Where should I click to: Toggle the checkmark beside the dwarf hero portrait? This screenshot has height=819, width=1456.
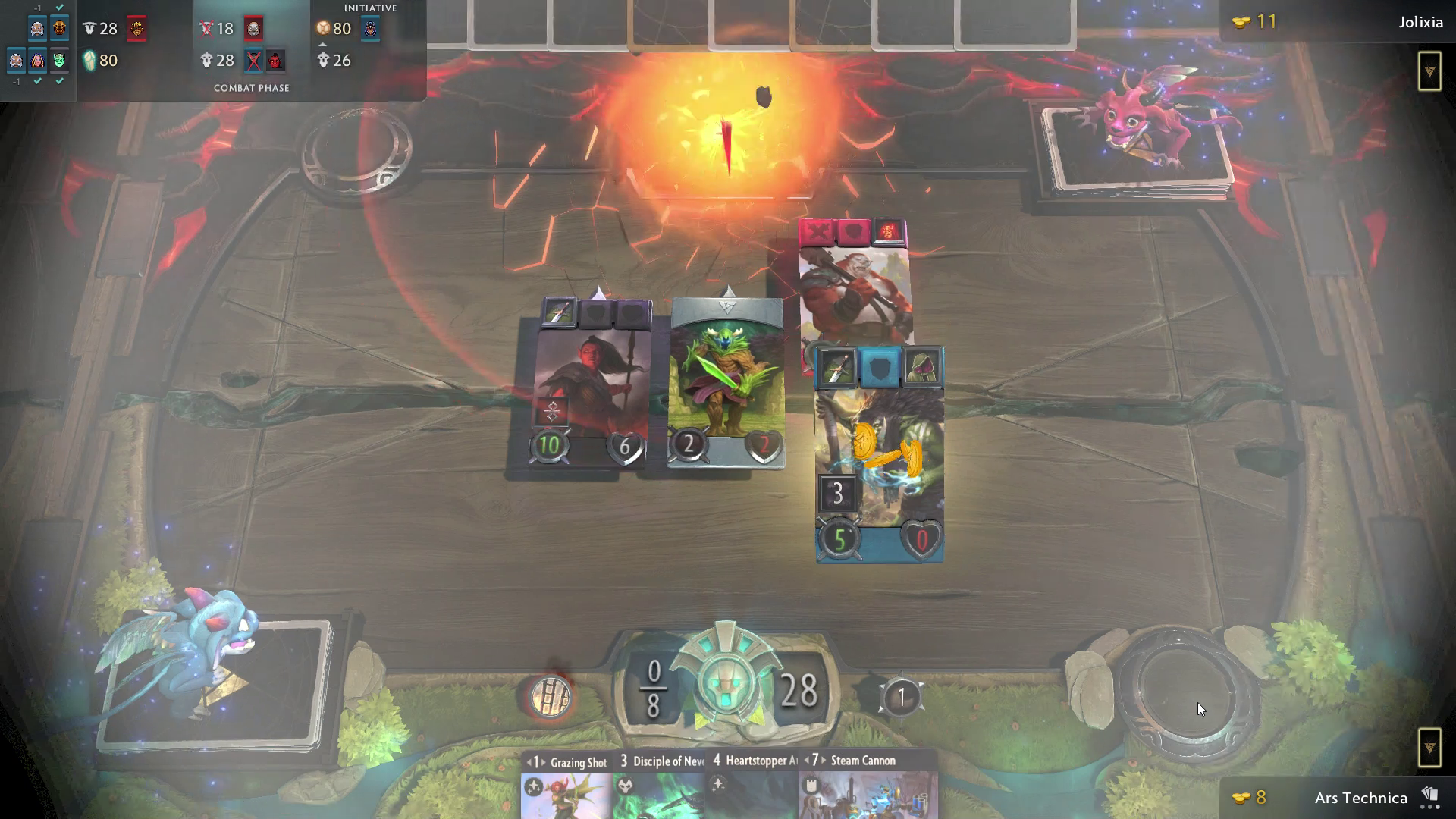click(x=37, y=81)
